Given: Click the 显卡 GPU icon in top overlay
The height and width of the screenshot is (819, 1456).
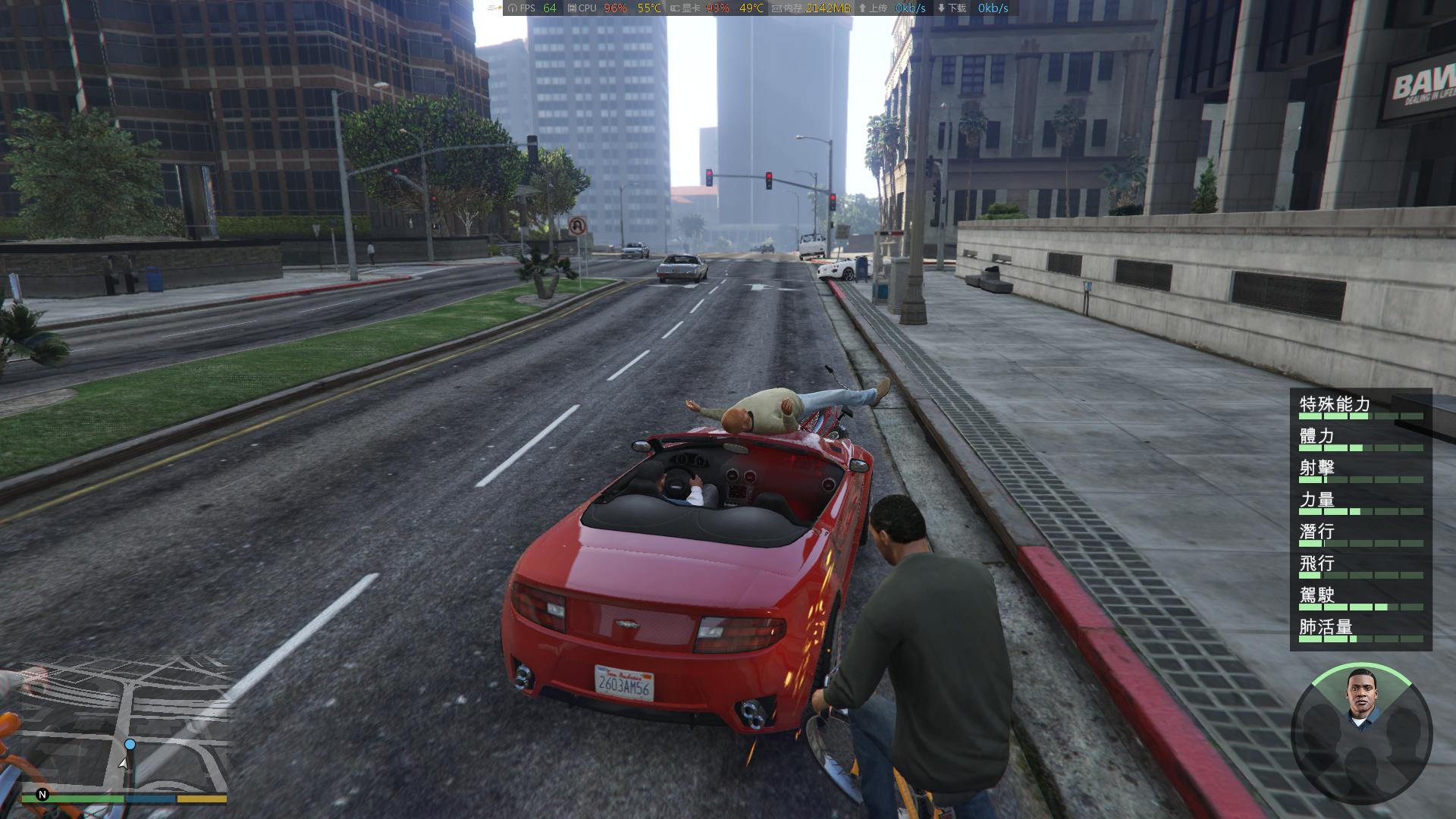Looking at the screenshot, I should [675, 8].
